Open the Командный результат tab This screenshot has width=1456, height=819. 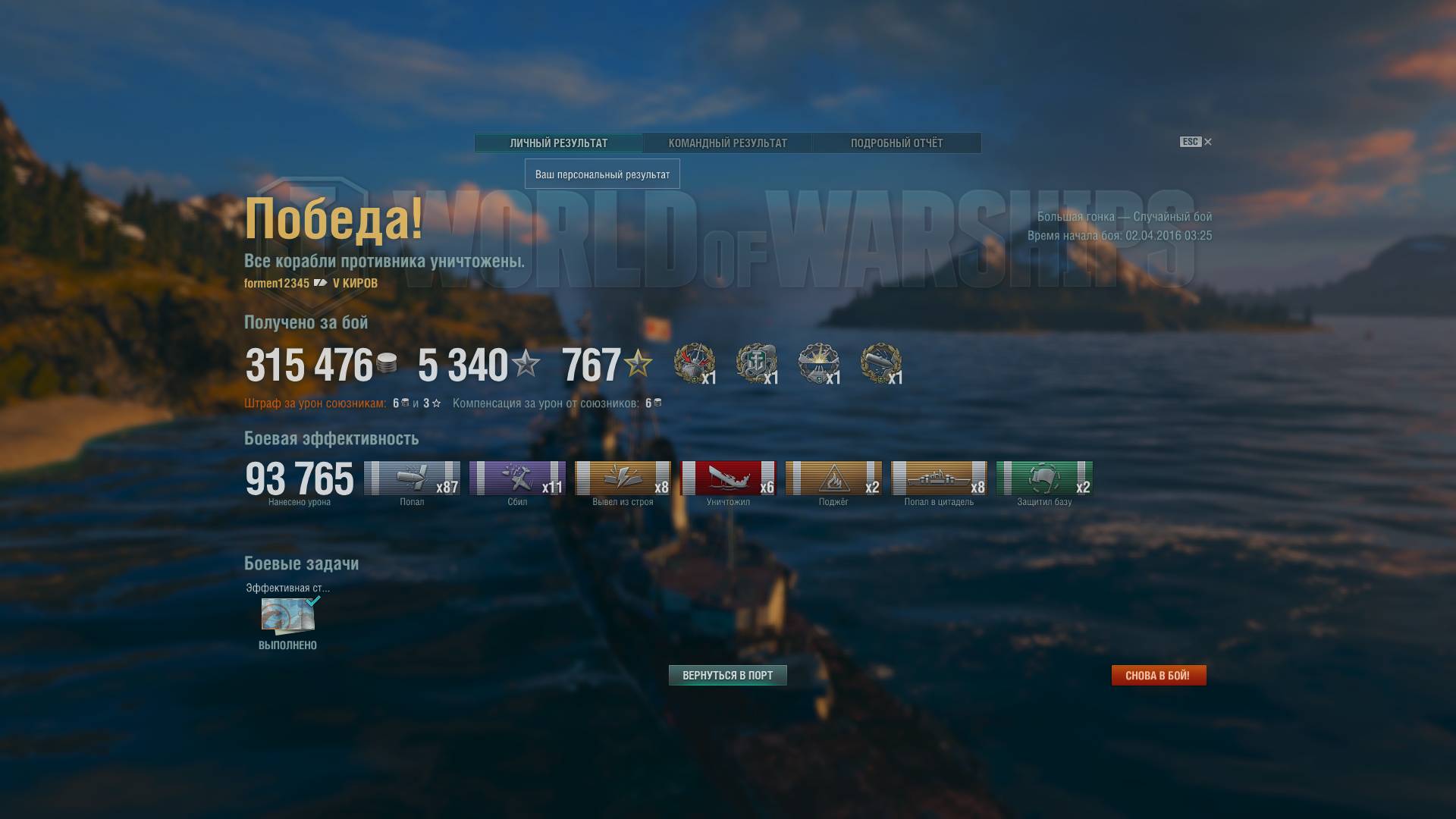pyautogui.click(x=727, y=143)
